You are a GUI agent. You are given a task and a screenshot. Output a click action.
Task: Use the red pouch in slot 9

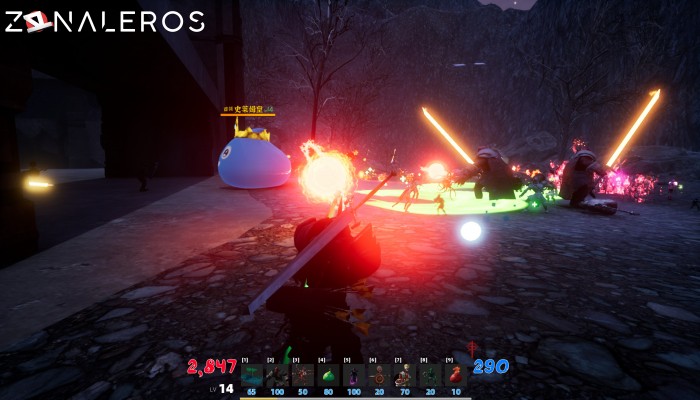(x=456, y=375)
